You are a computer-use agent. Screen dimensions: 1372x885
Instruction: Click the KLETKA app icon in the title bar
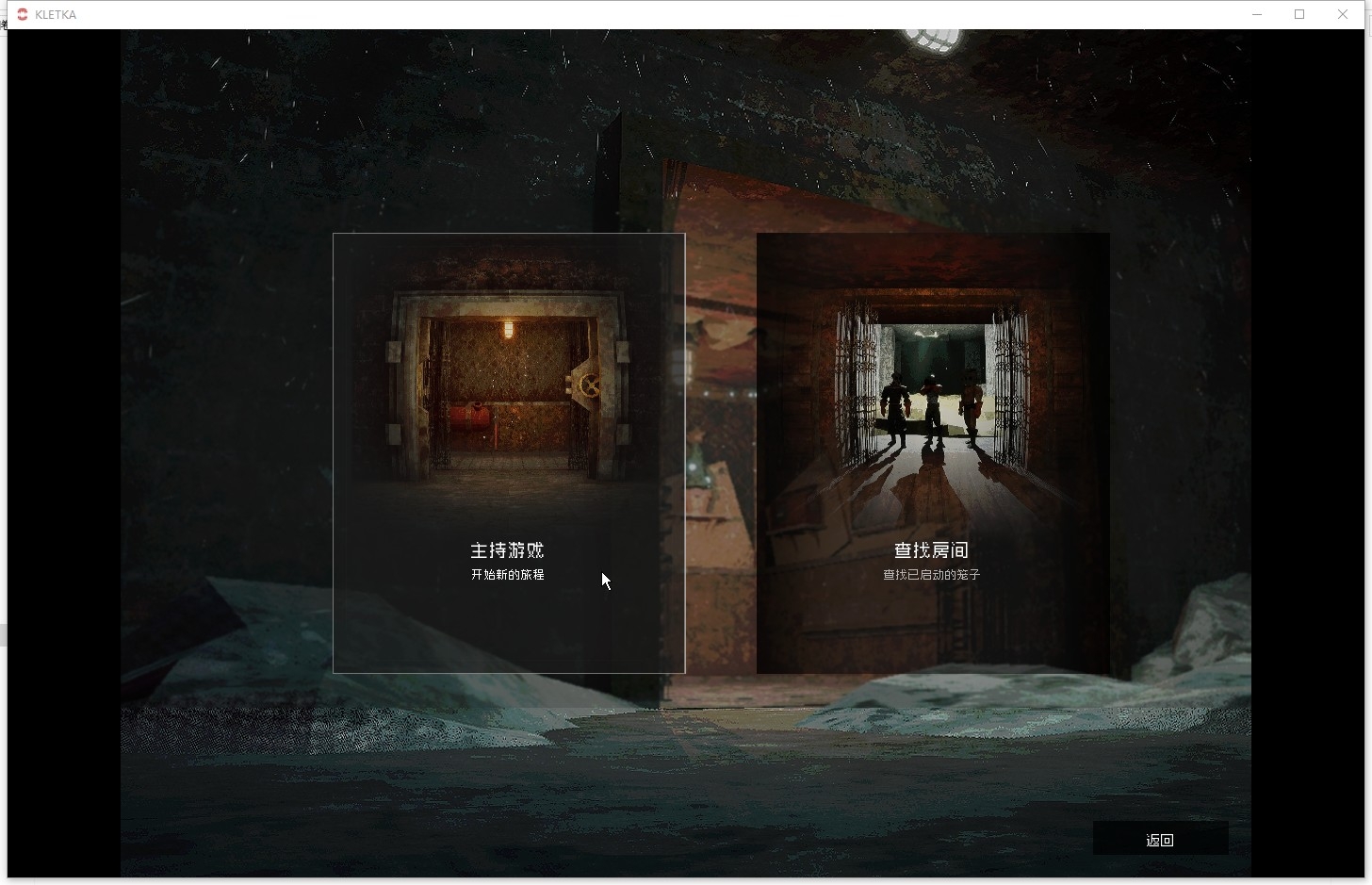coord(21,13)
